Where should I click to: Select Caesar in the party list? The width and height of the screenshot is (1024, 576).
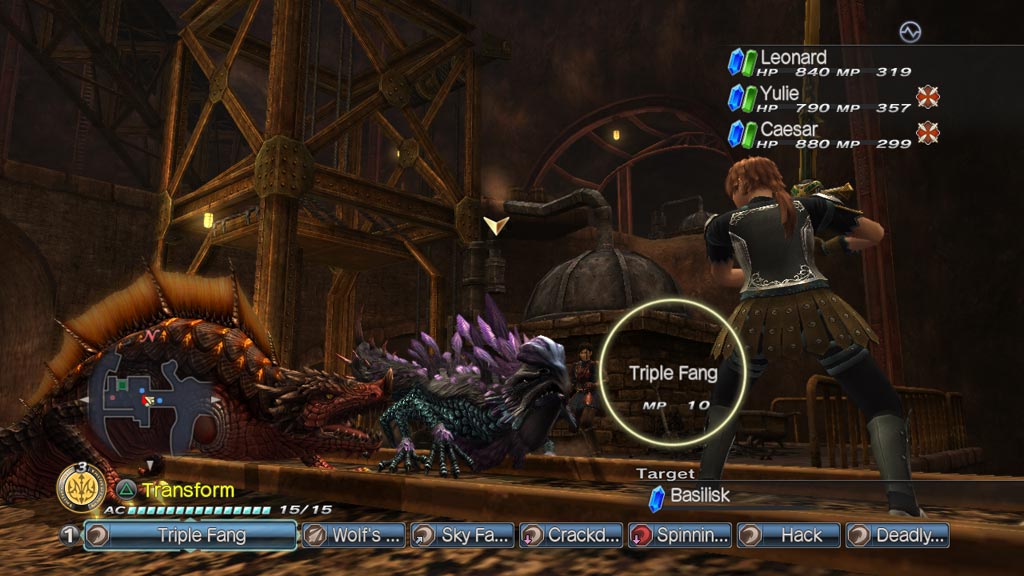[788, 130]
